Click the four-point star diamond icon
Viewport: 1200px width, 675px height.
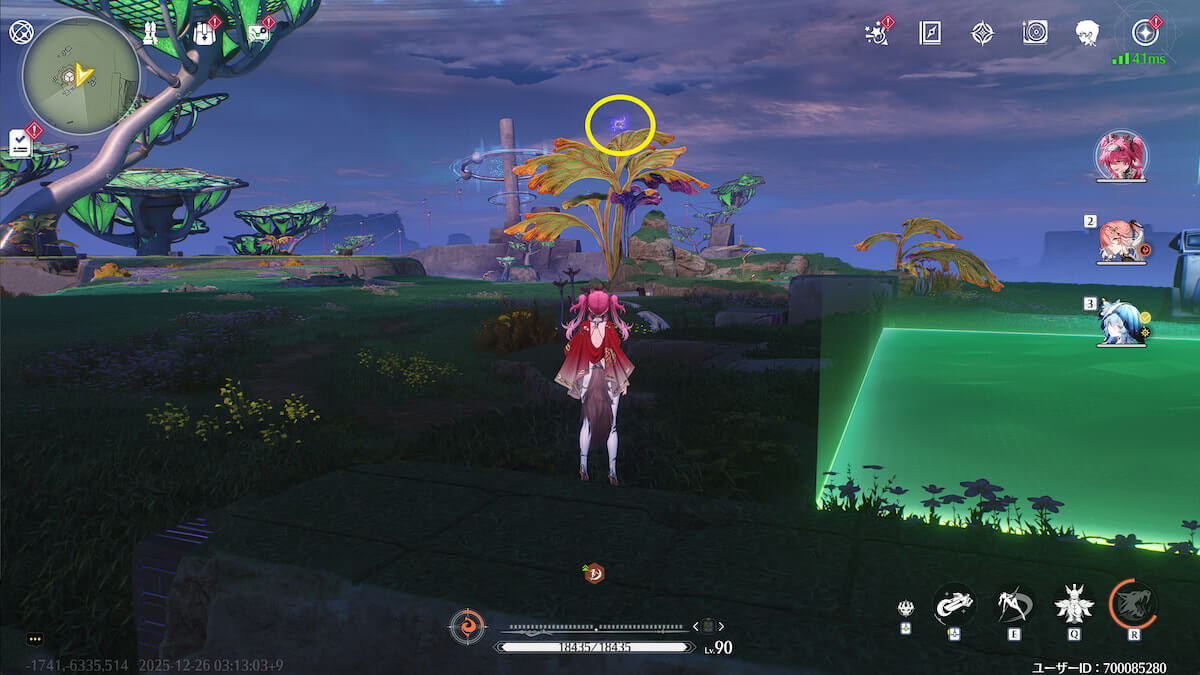982,33
